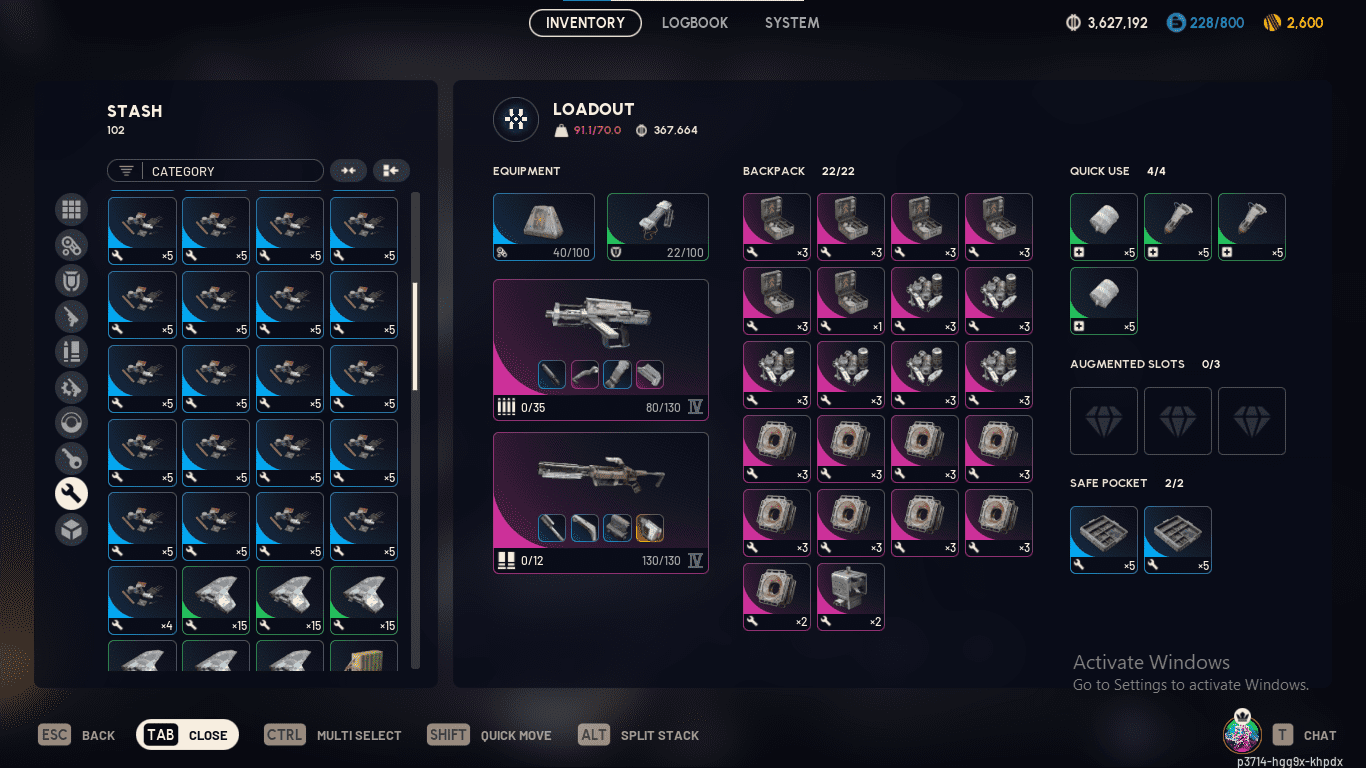Open the ammunition category filter

71,352
